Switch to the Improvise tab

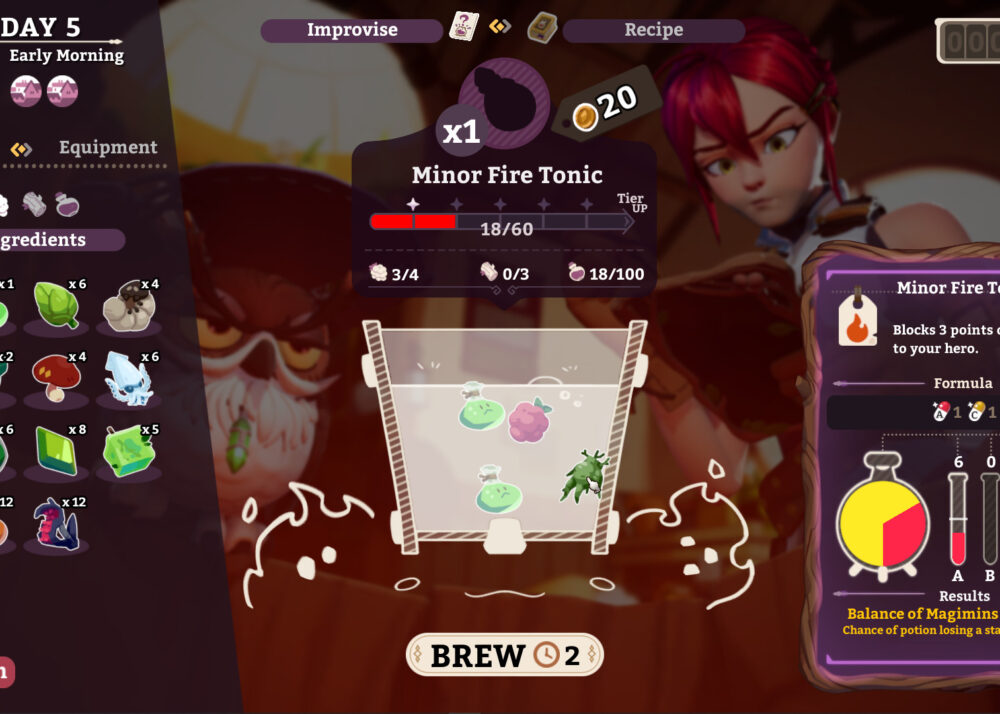tap(351, 30)
